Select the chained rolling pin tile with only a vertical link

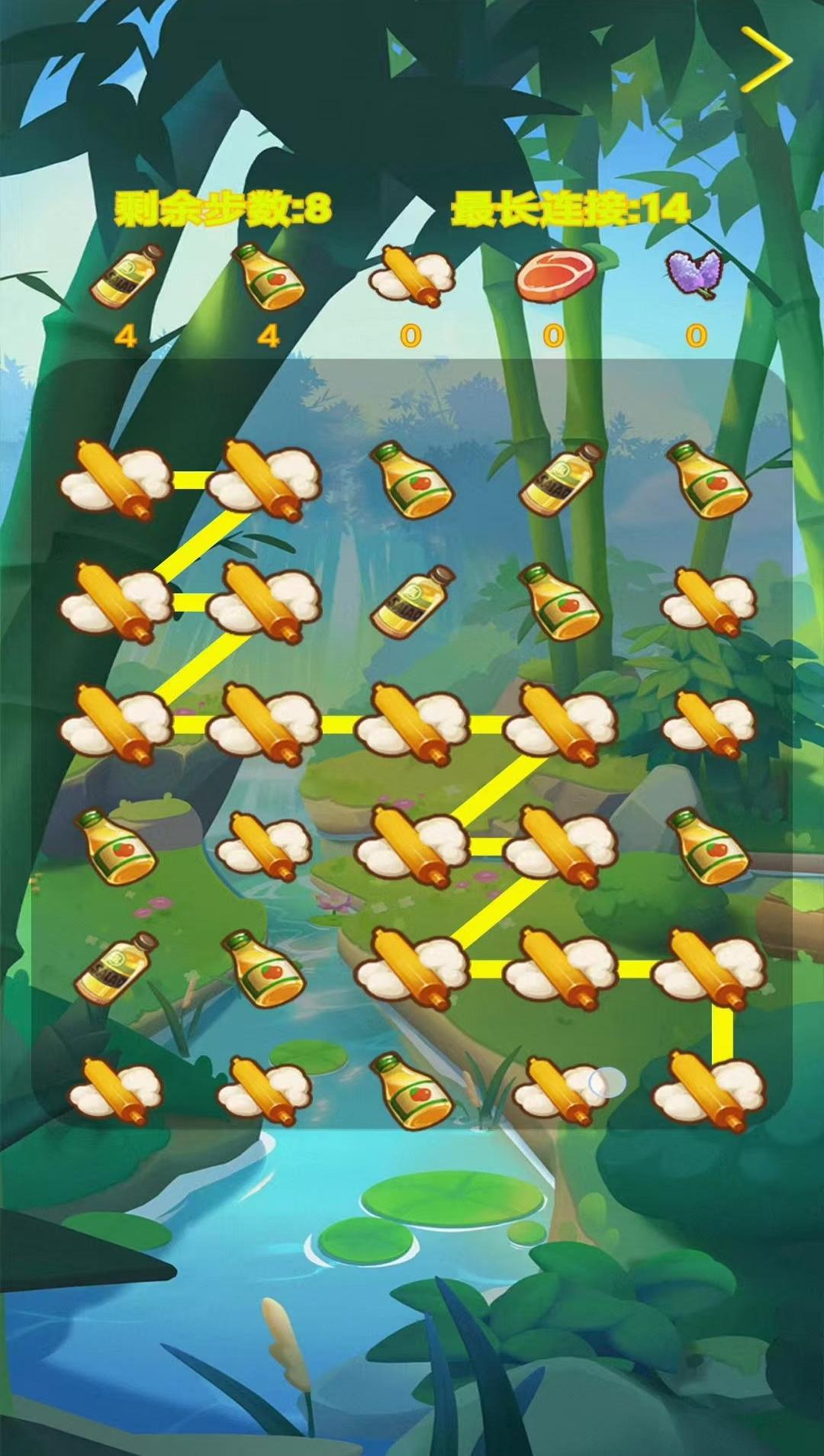tap(710, 1091)
